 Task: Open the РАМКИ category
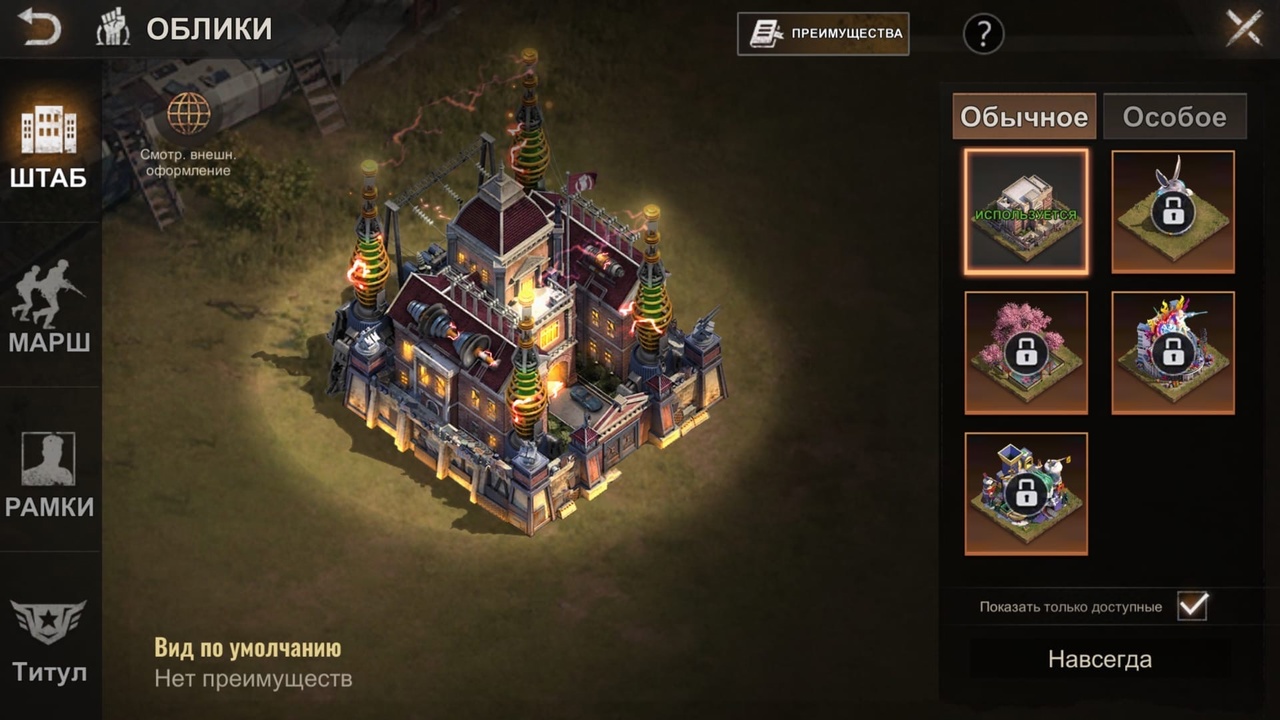(x=49, y=473)
